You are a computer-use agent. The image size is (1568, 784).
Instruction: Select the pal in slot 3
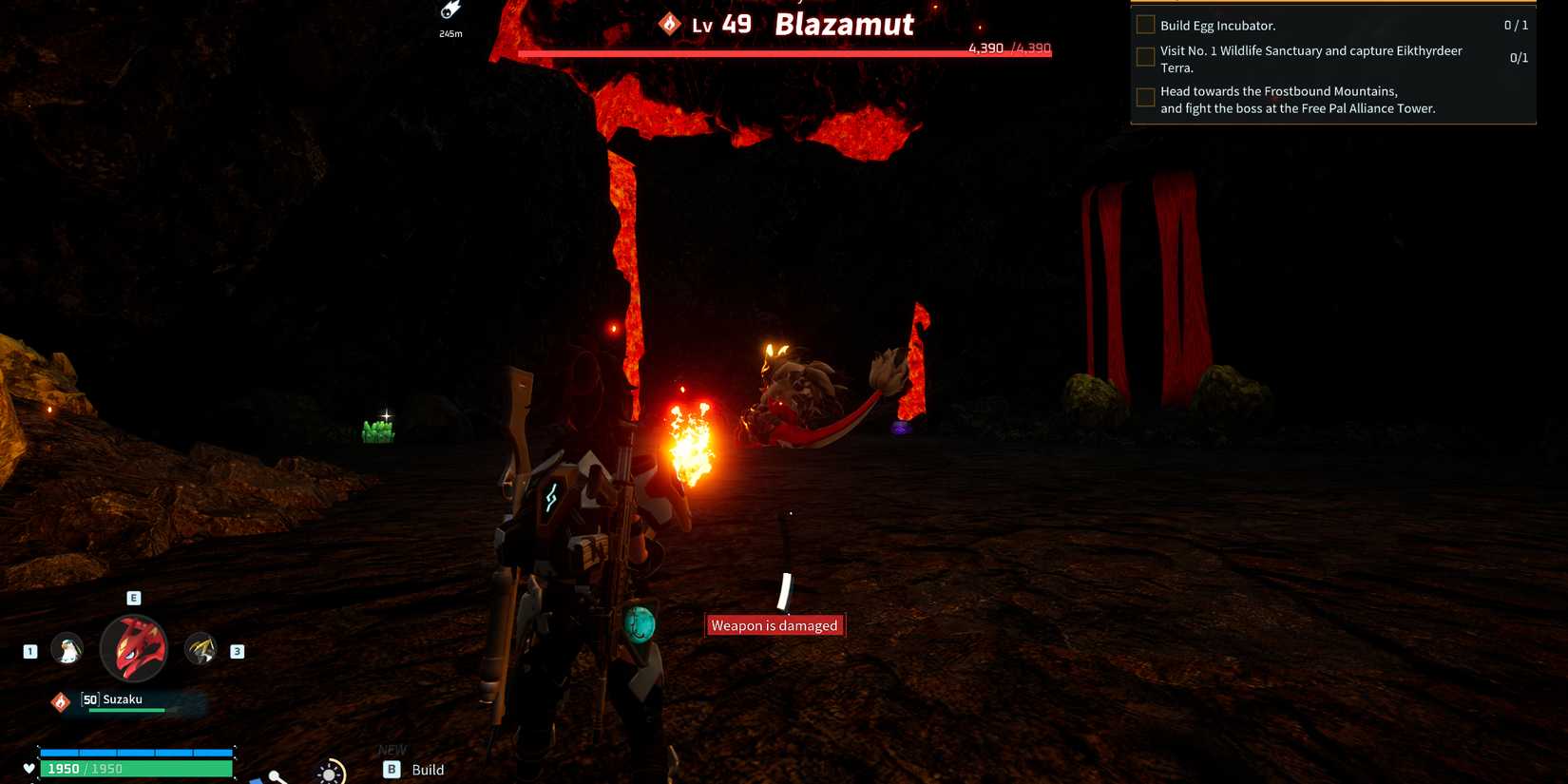coord(203,649)
